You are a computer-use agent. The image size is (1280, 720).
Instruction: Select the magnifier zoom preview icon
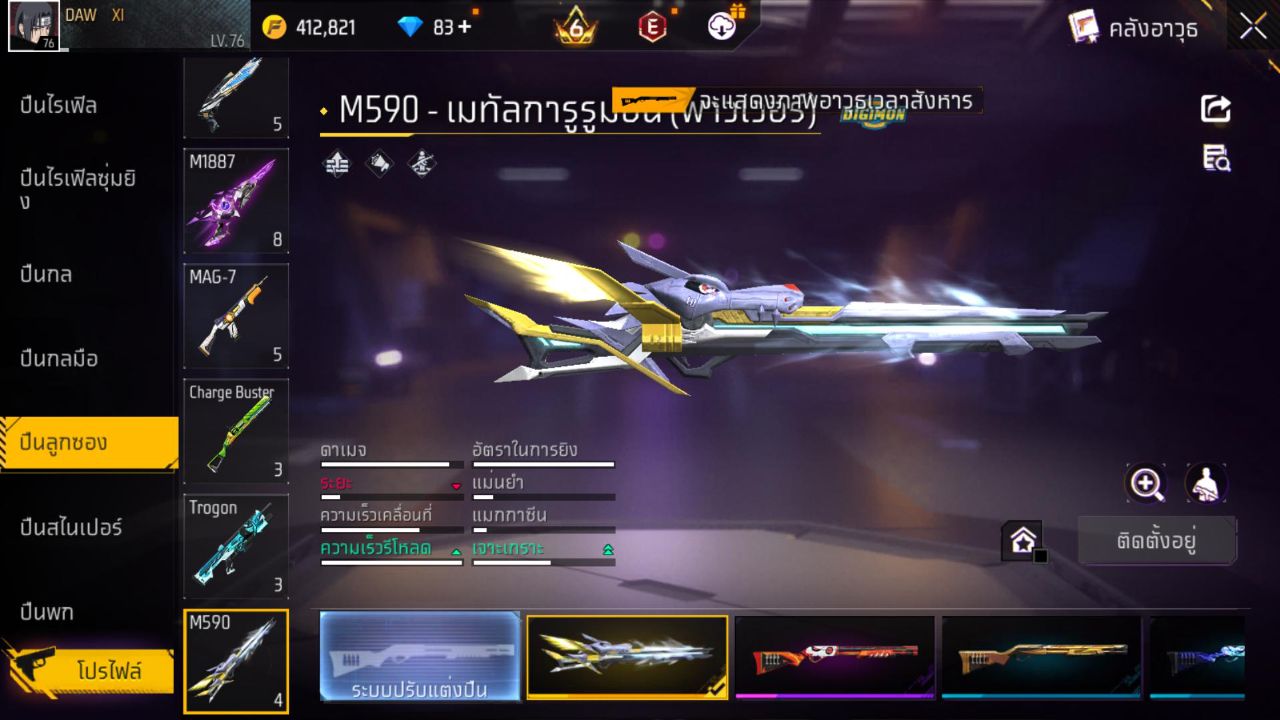[1146, 484]
